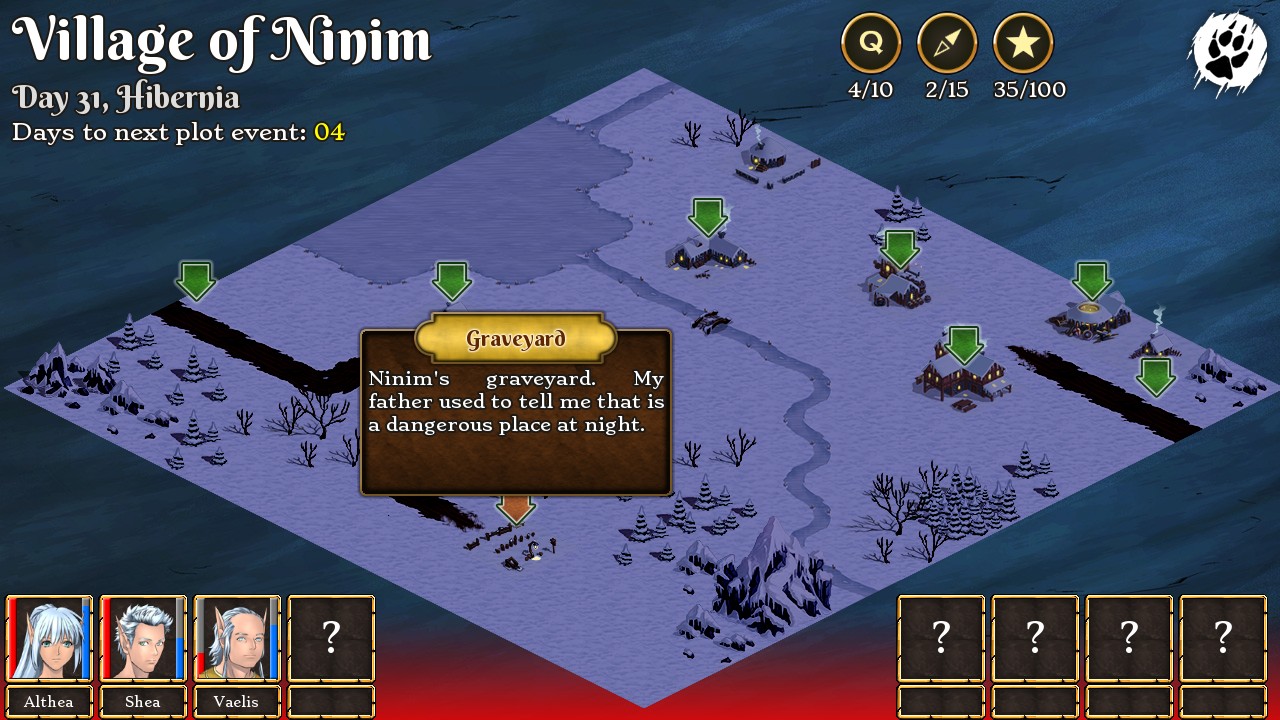Click the compass exploration tracker icon

(x=947, y=43)
